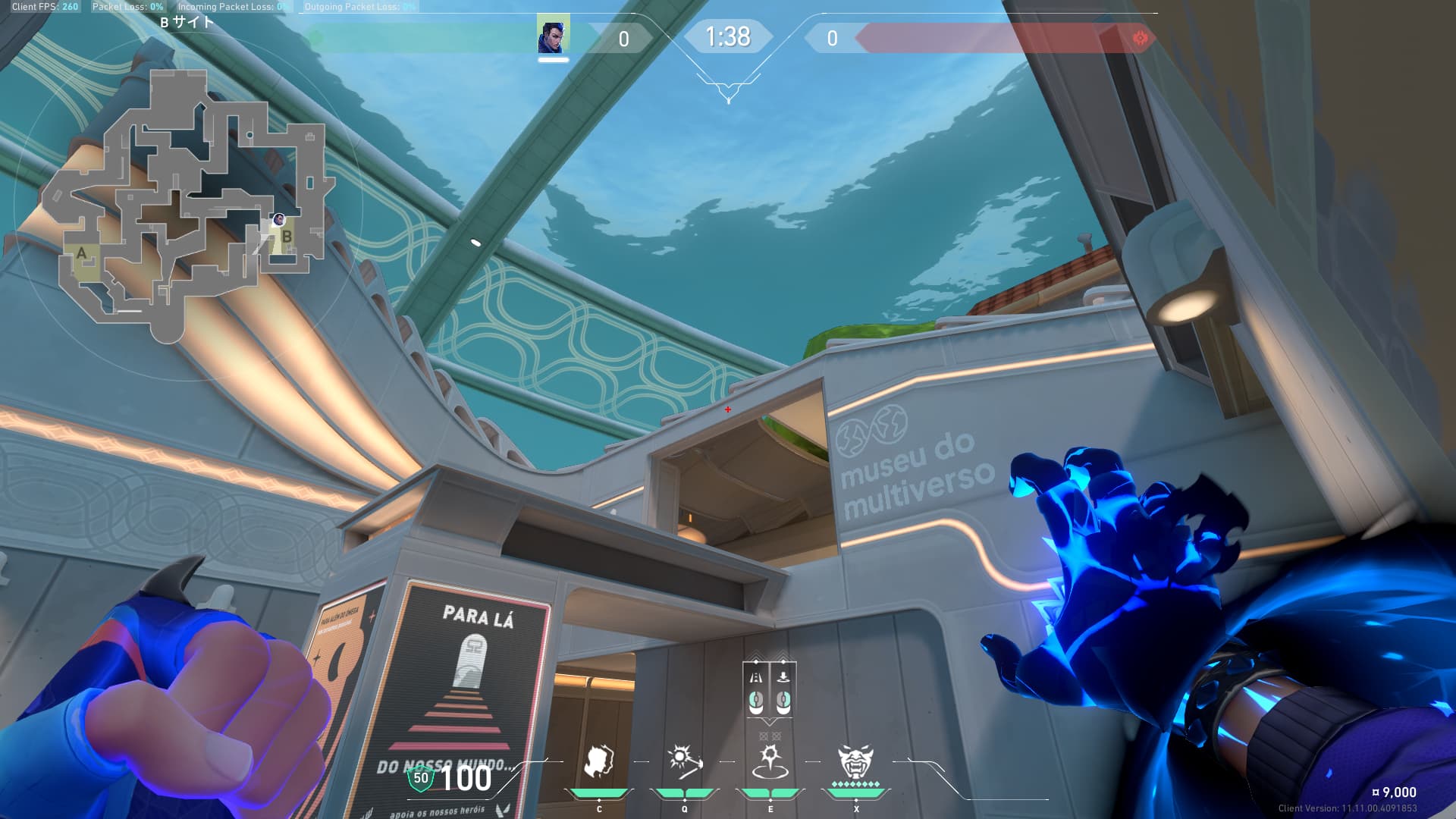This screenshot has width=1456, height=819.
Task: Select the B site marker on the minimap
Action: coord(287,237)
